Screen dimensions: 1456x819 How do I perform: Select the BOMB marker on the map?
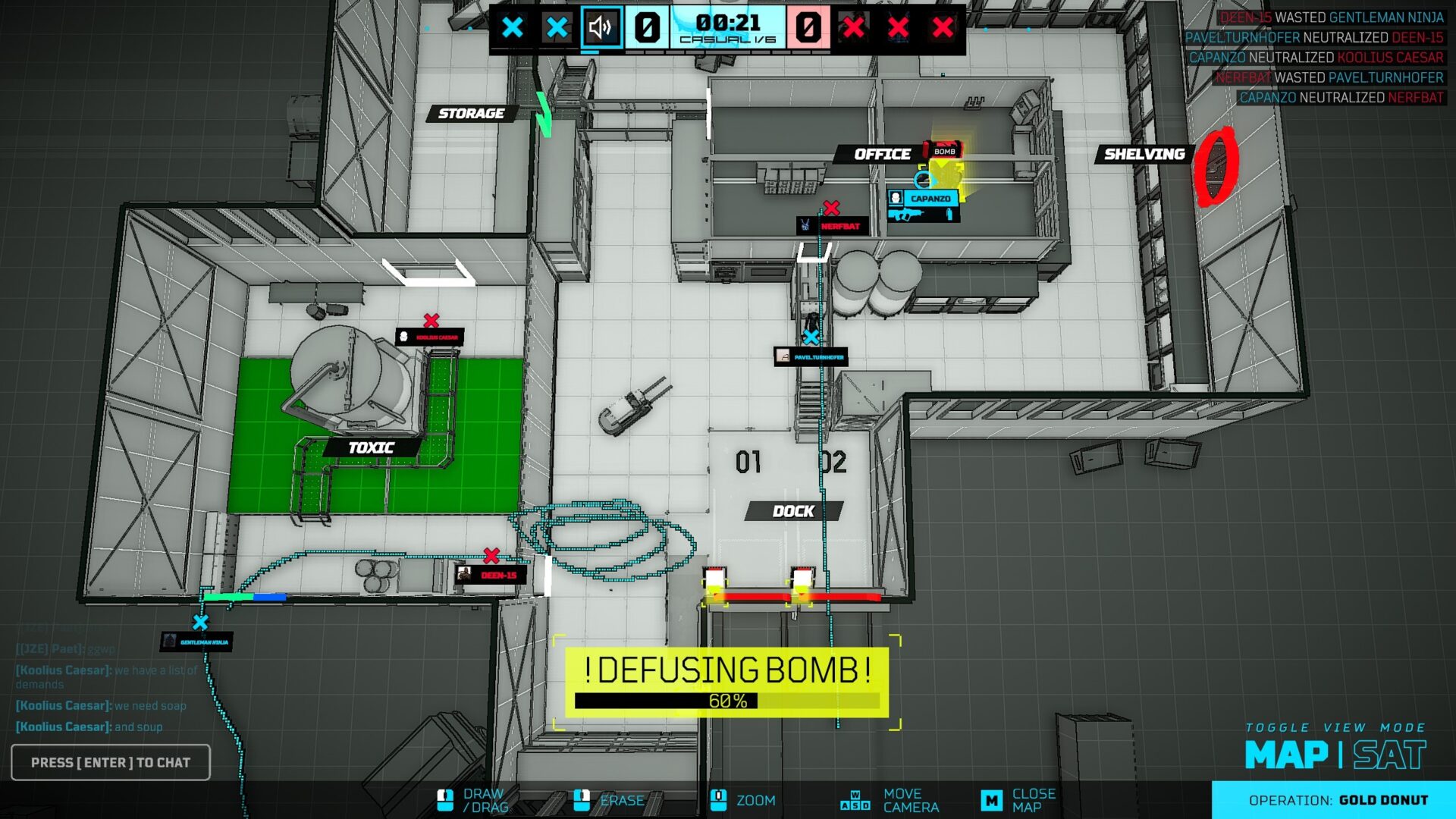click(943, 151)
